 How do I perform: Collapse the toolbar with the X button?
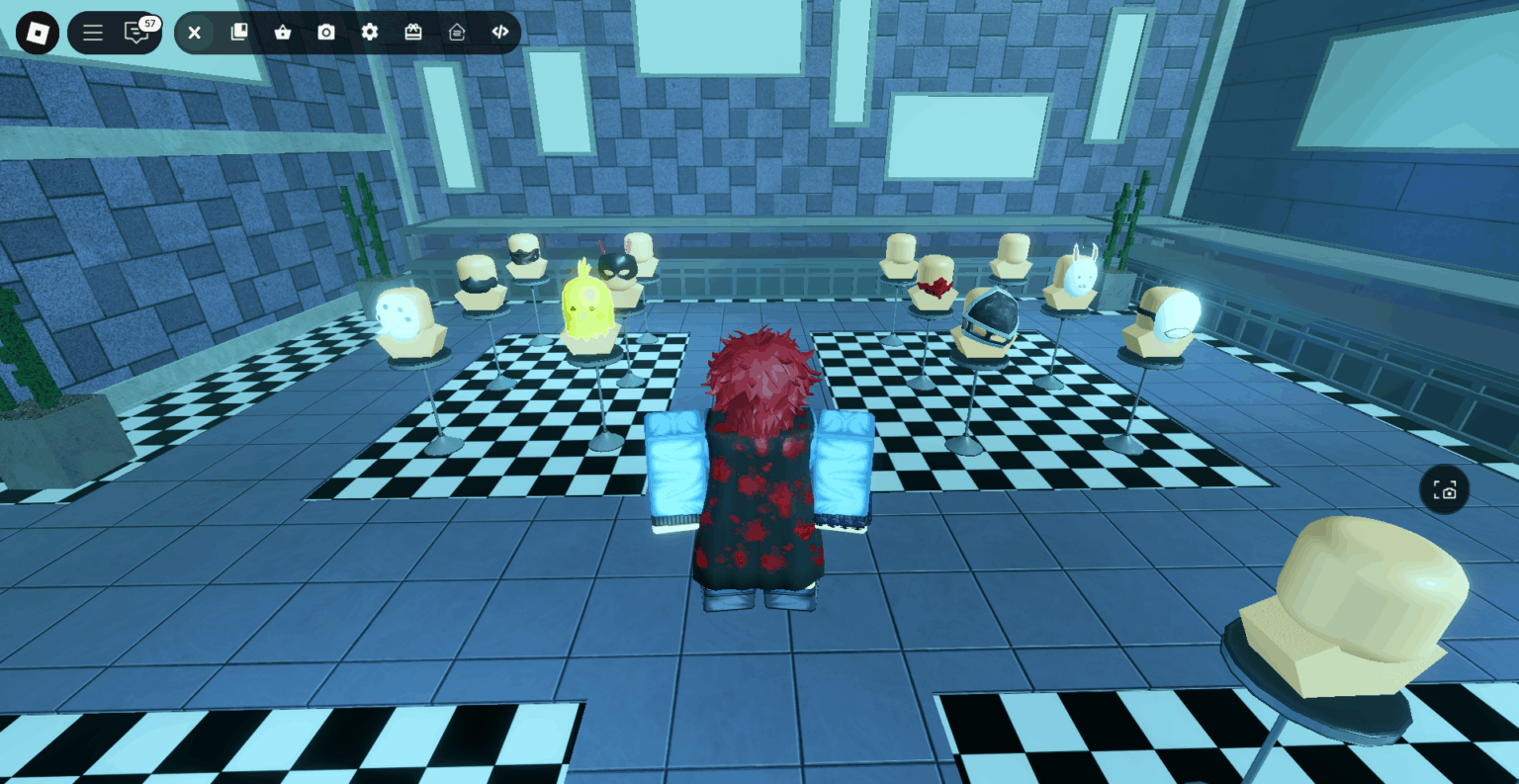[194, 32]
